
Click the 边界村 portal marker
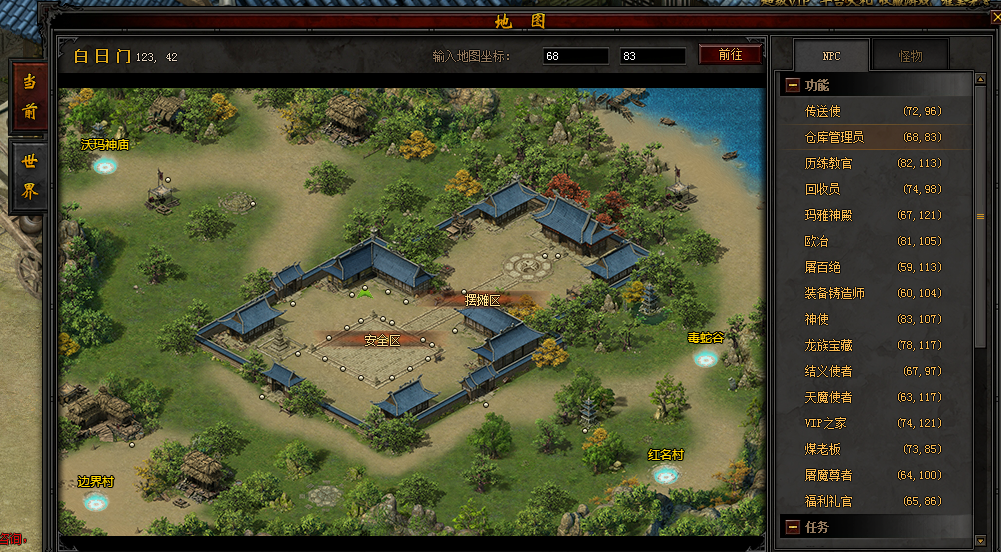(96, 501)
